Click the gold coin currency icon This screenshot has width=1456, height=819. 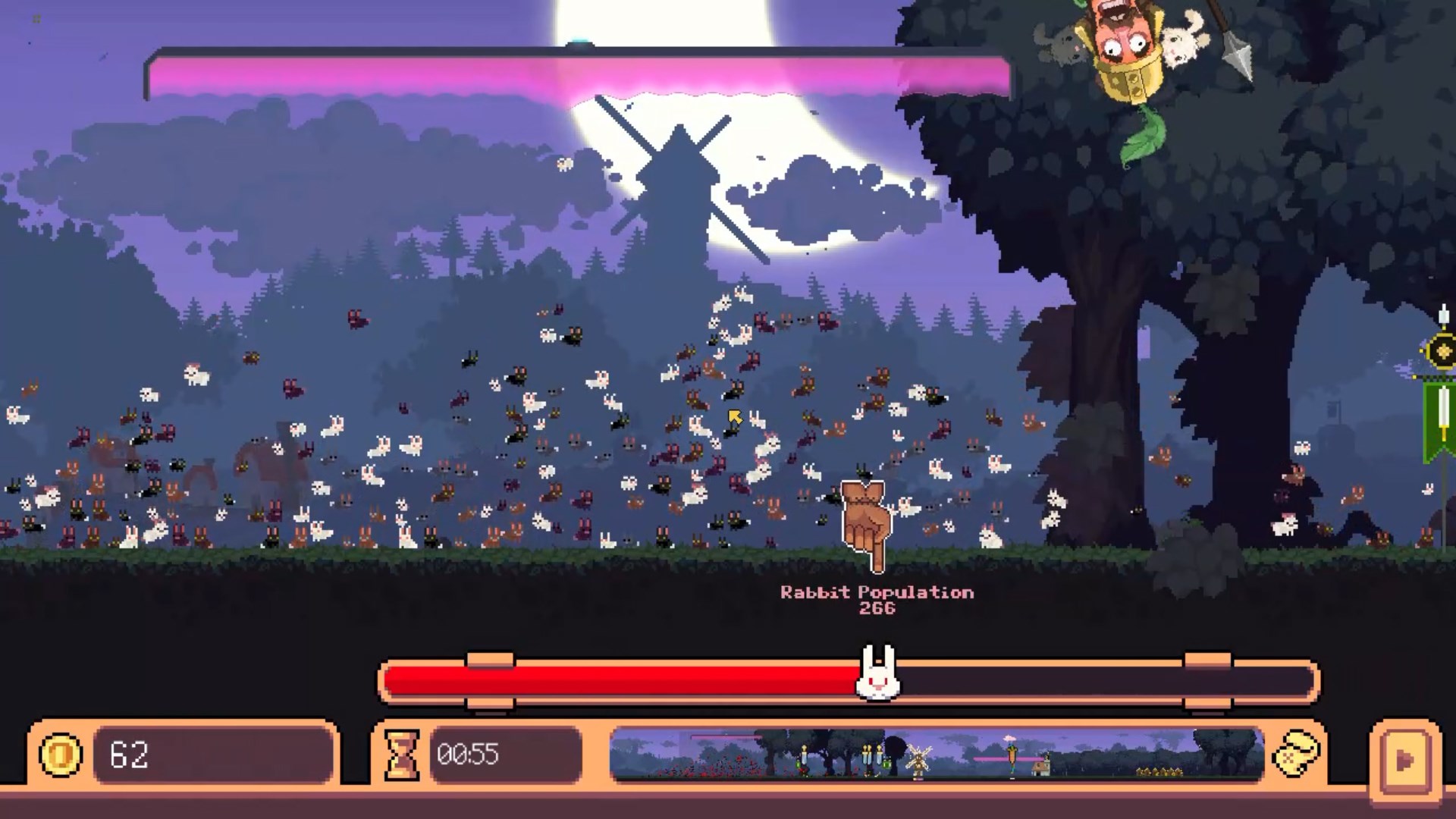61,755
